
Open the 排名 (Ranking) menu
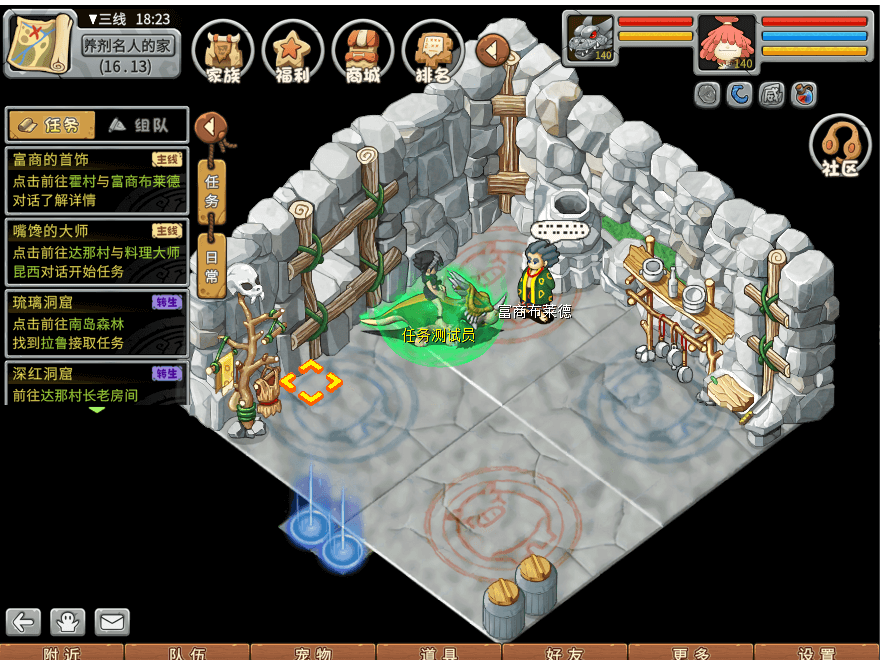[x=432, y=50]
